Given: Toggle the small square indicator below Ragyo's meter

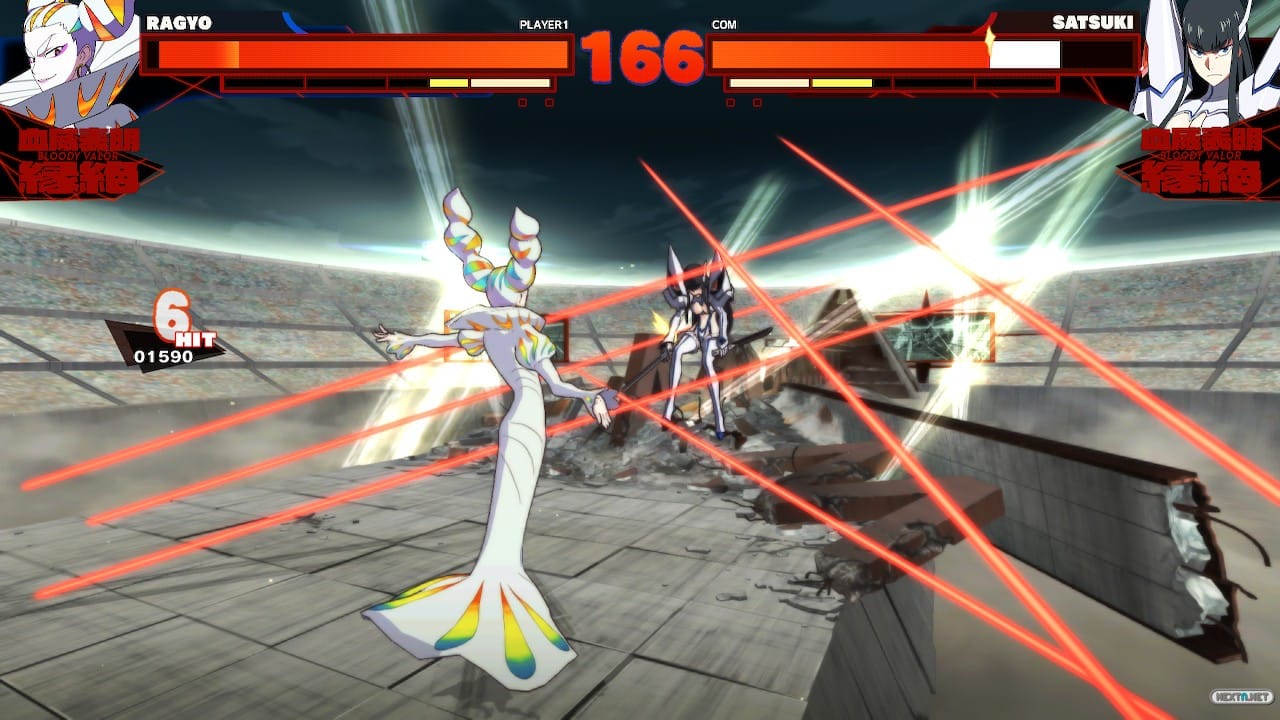Looking at the screenshot, I should coord(523,100).
